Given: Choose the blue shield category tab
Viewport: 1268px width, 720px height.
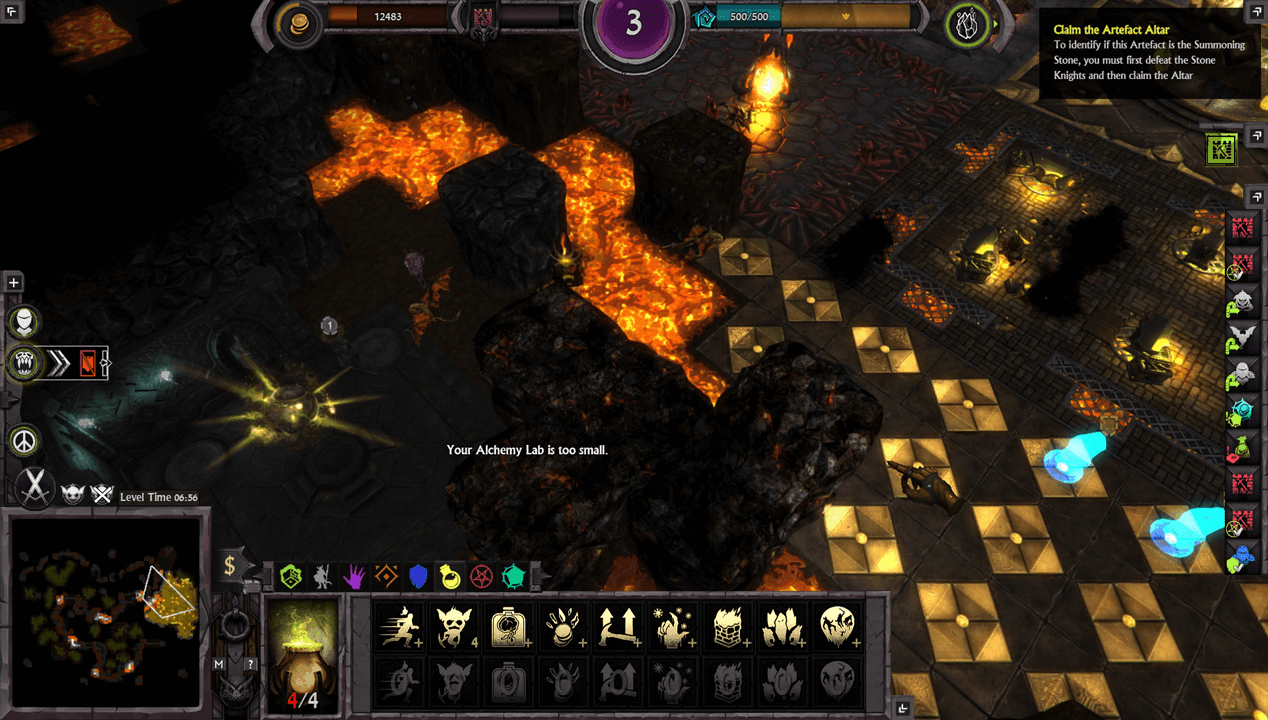Looking at the screenshot, I should click(x=418, y=576).
